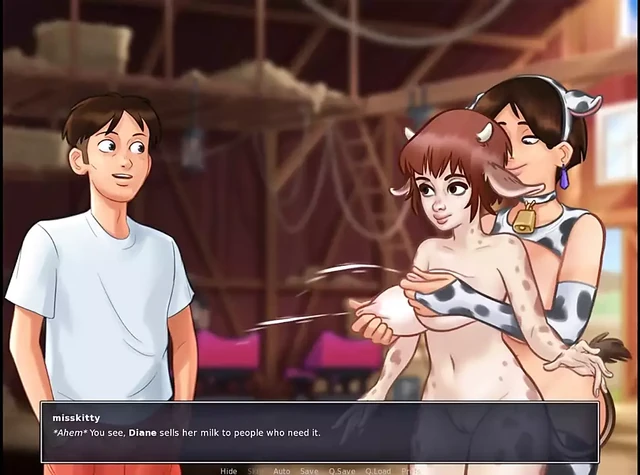The width and height of the screenshot is (640, 475).
Task: Quick load with Q.Load
Action: [378, 470]
